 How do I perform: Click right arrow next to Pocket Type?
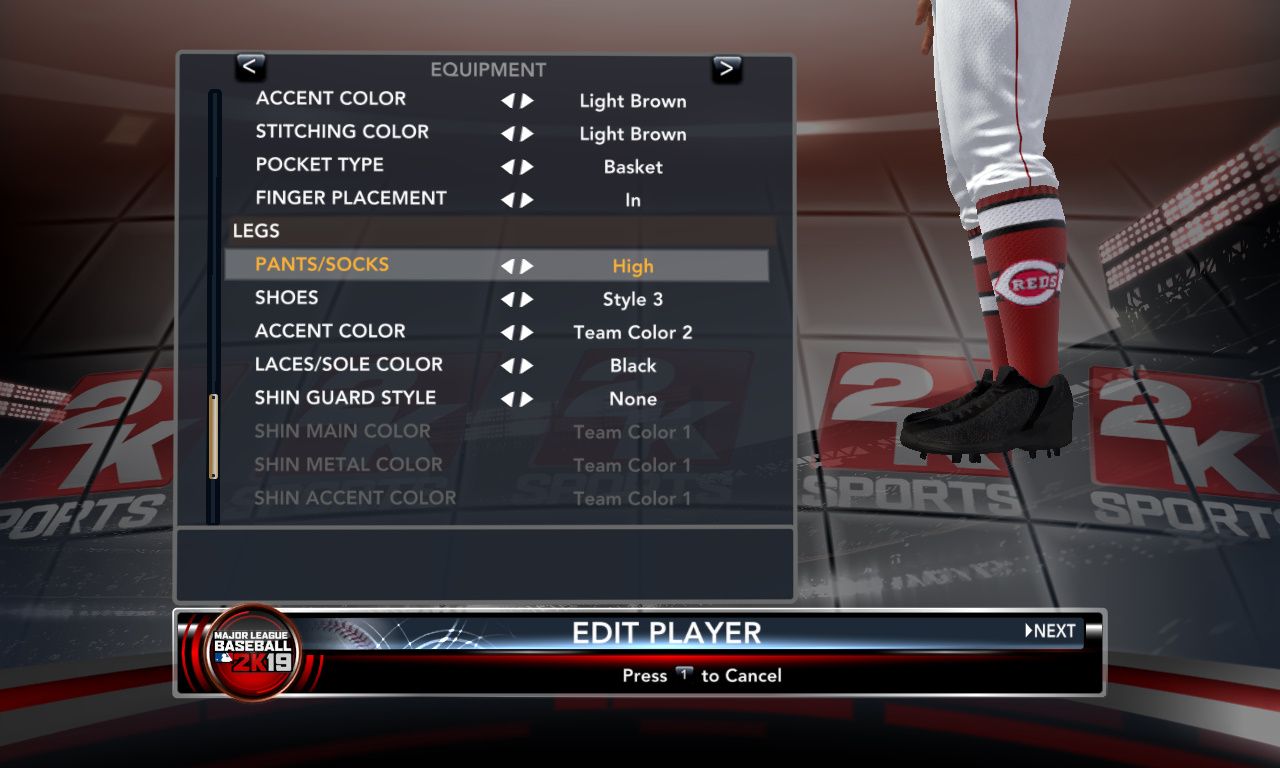tap(527, 167)
